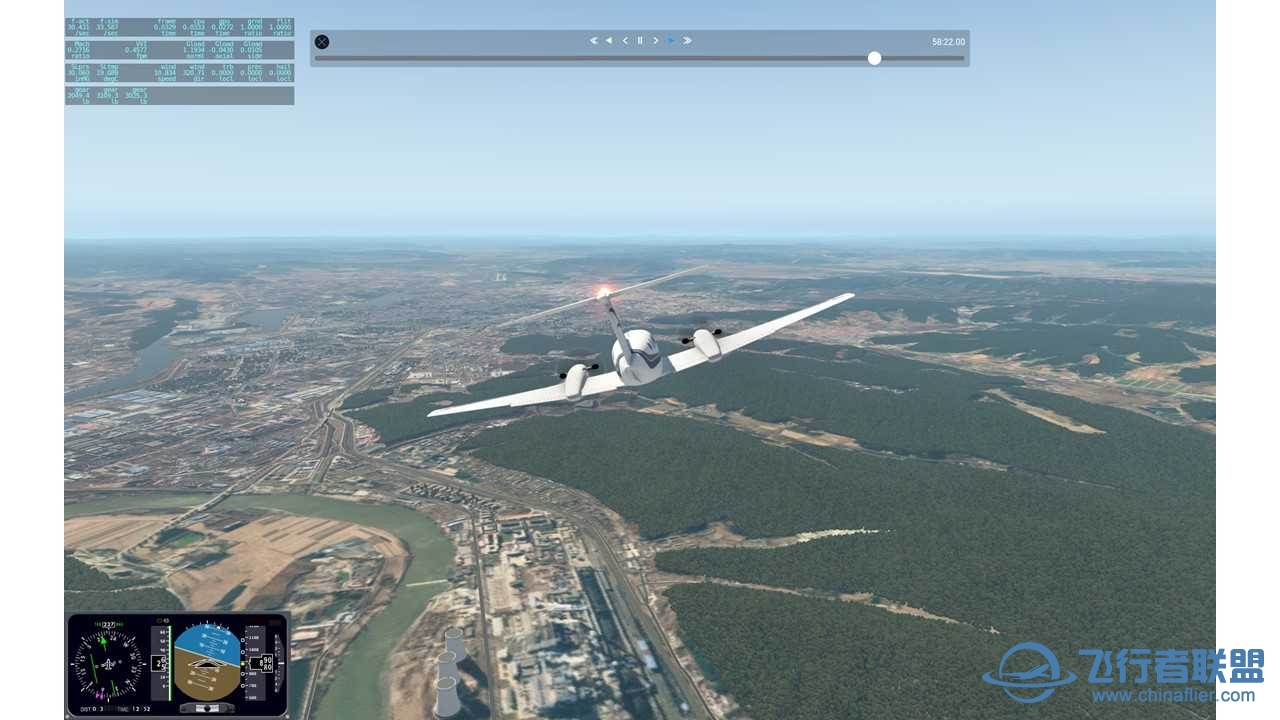
Task: Close the replay control bar
Action: [322, 42]
